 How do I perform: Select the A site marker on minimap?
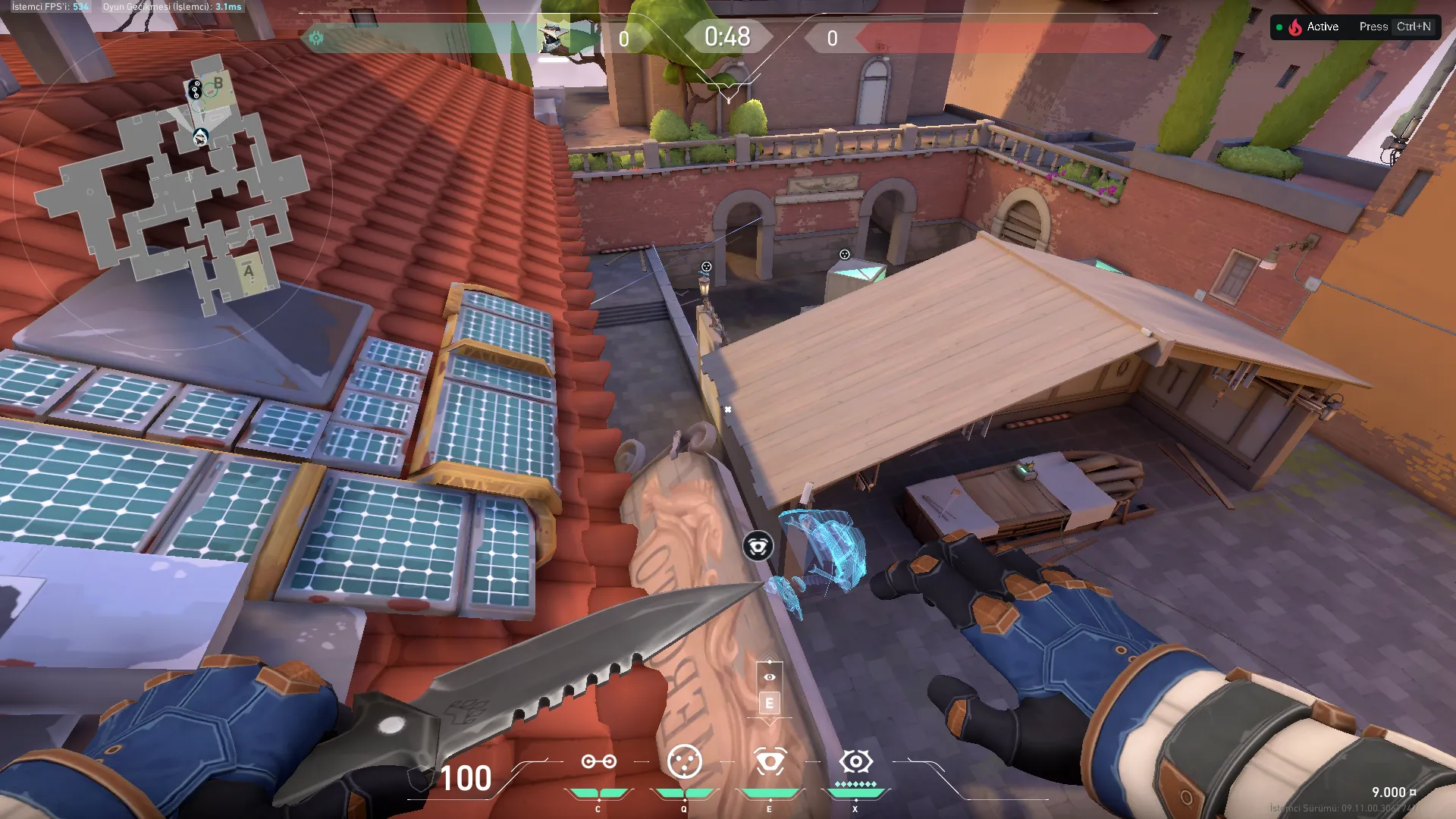pos(249,271)
